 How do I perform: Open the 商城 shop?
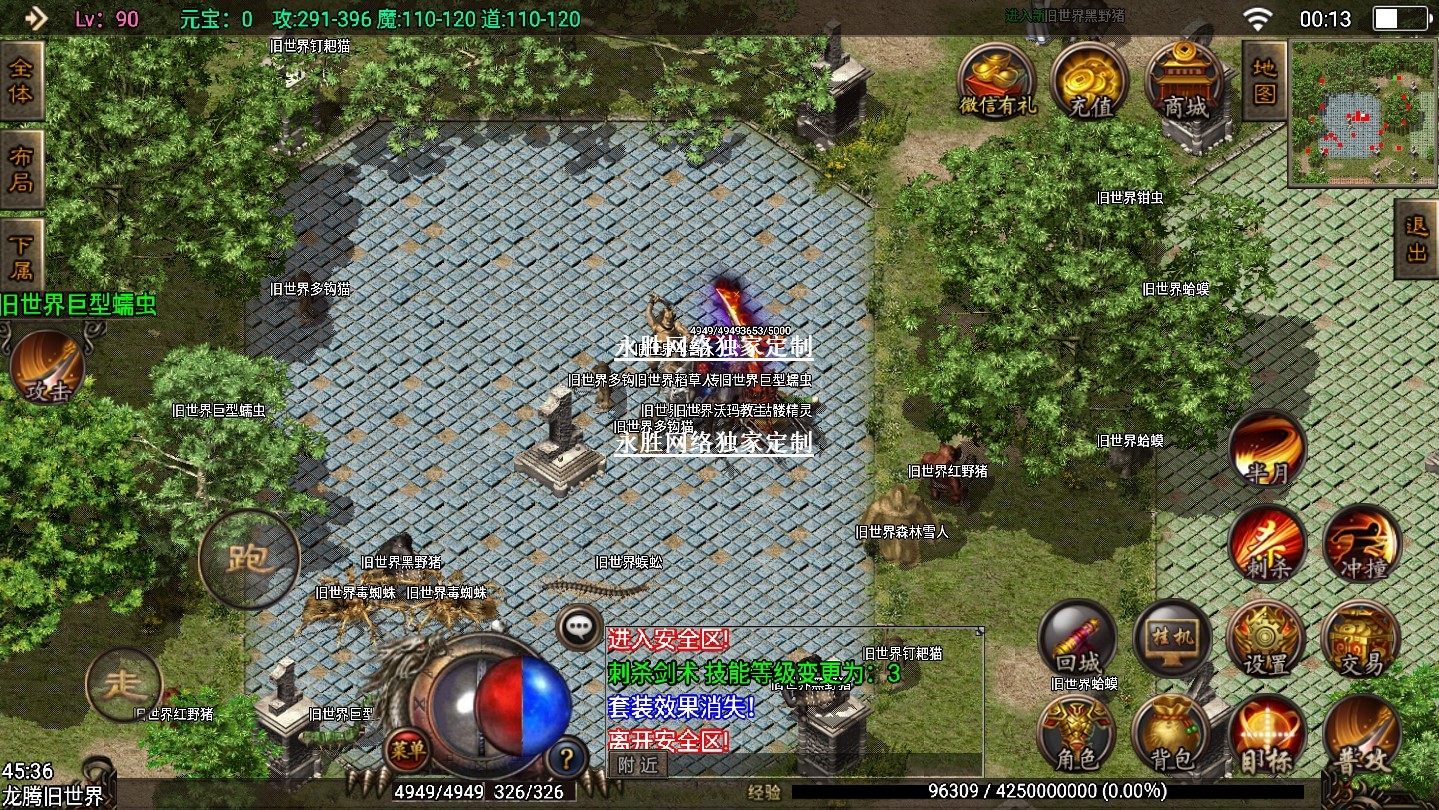pyautogui.click(x=1184, y=81)
